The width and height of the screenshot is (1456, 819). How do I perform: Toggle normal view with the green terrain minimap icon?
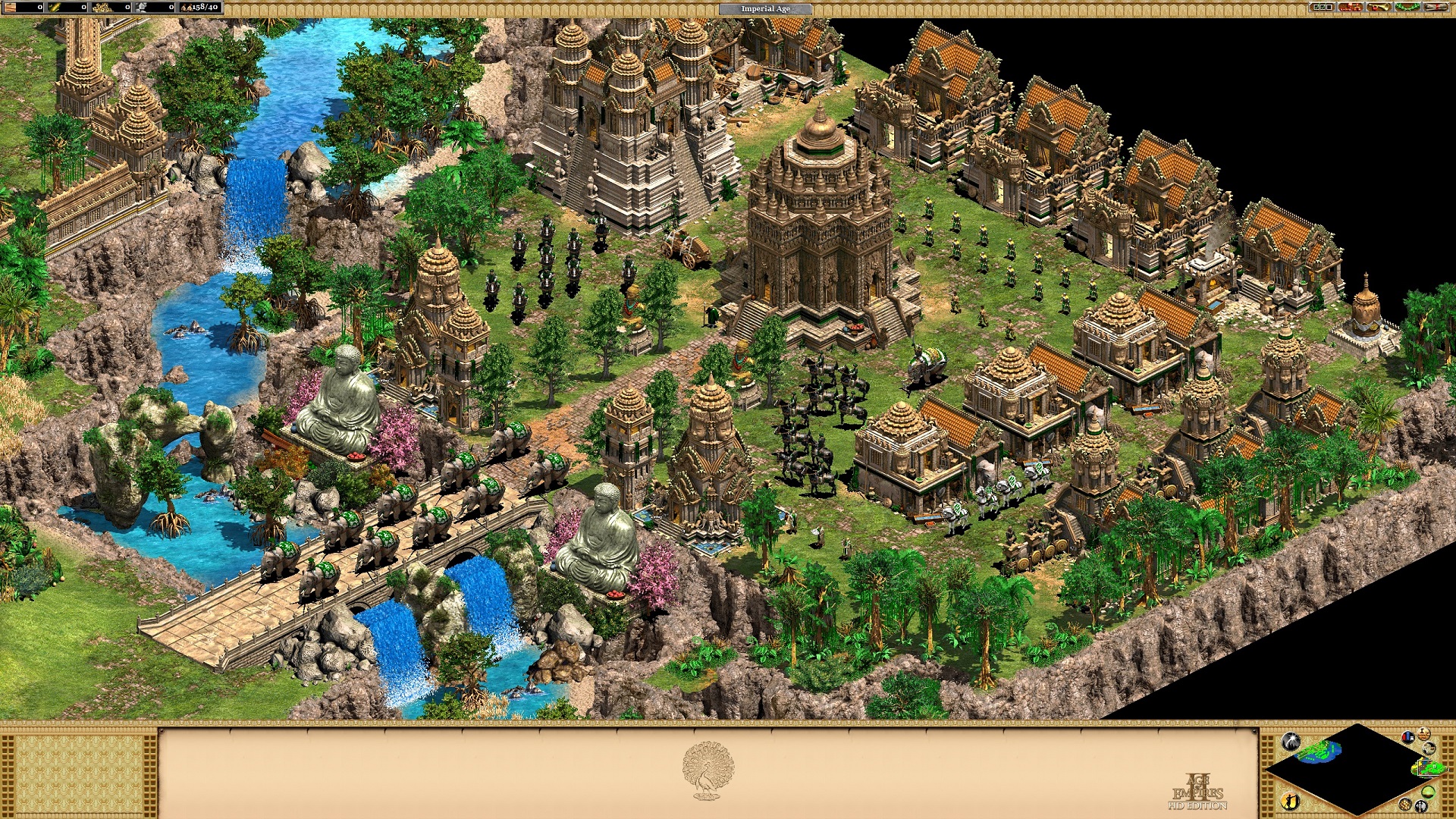point(1427,793)
